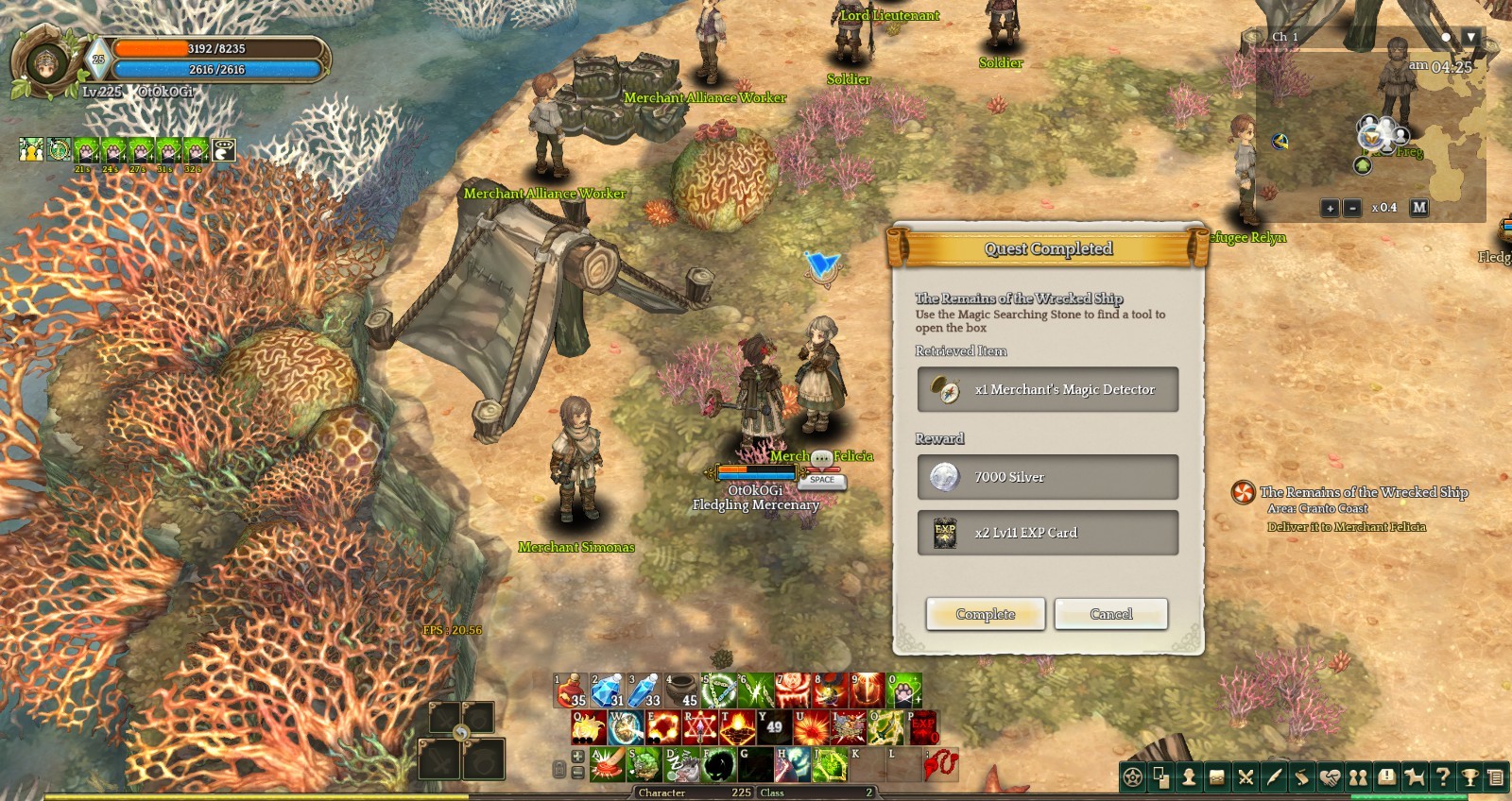The width and height of the screenshot is (1512, 801).
Task: Open the pet companion dog icon
Action: pos(1414,777)
